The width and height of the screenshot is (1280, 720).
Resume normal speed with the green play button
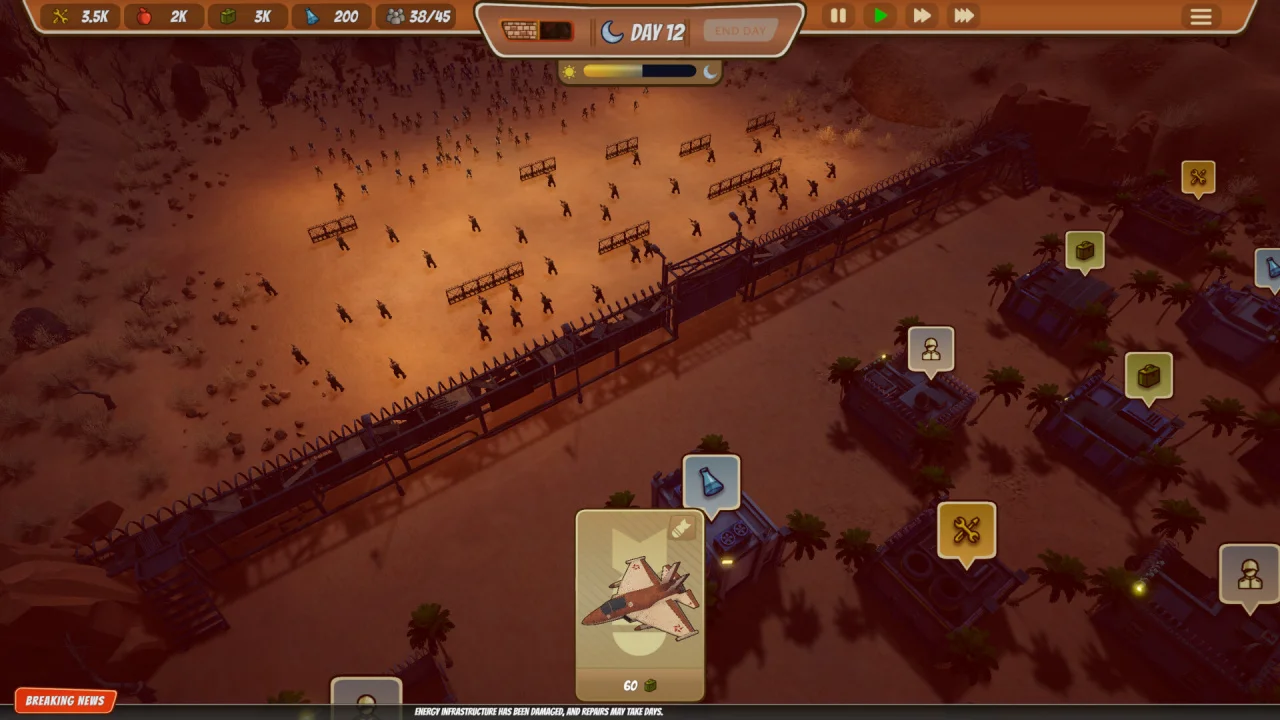click(x=880, y=16)
